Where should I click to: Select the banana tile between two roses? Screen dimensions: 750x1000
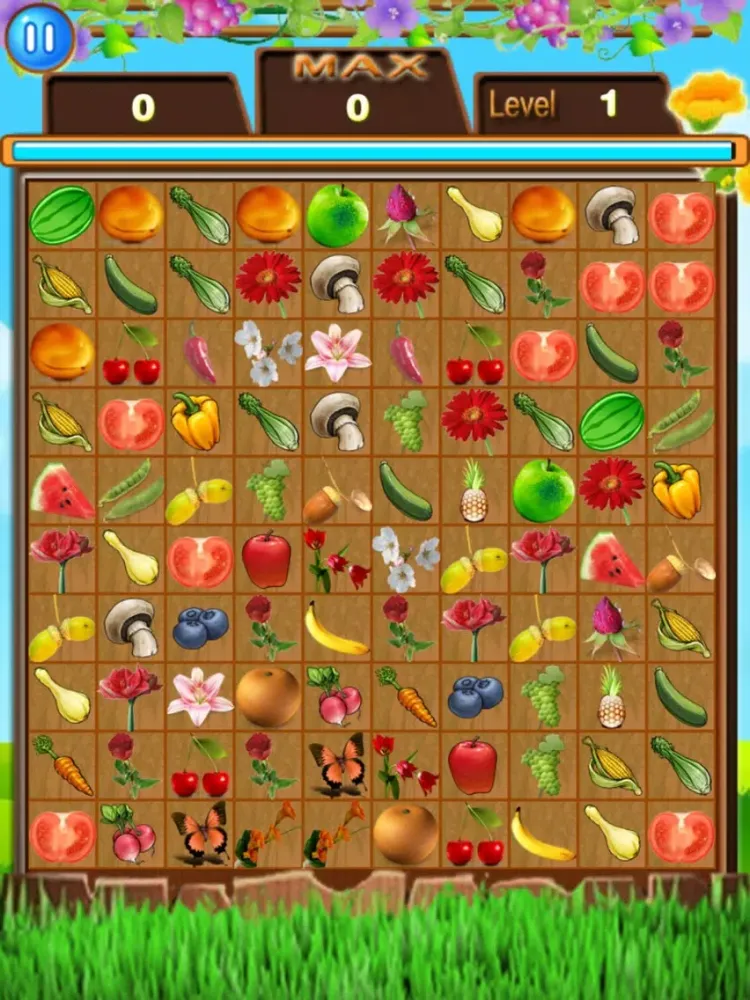click(336, 628)
